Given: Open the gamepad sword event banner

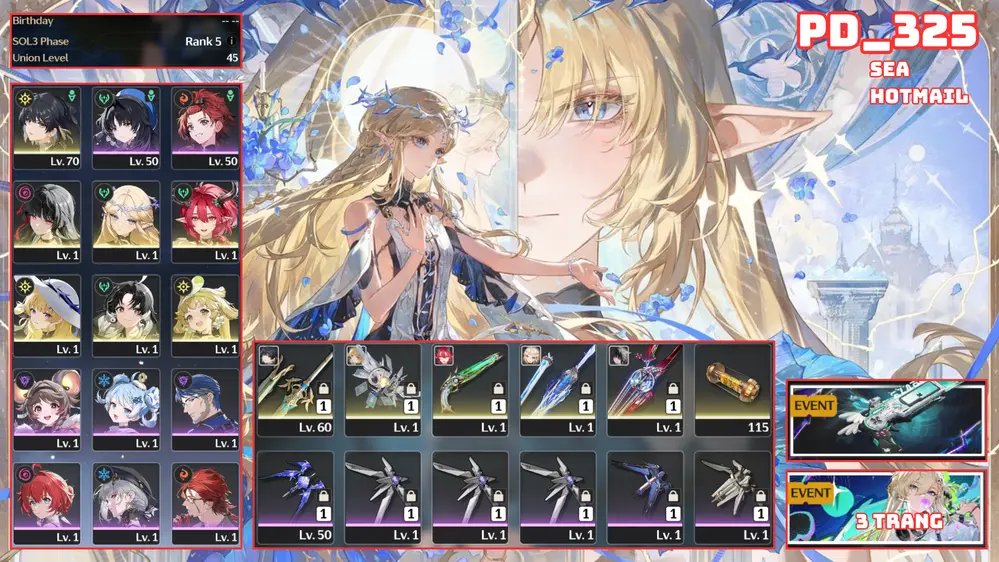Looking at the screenshot, I should (886, 420).
